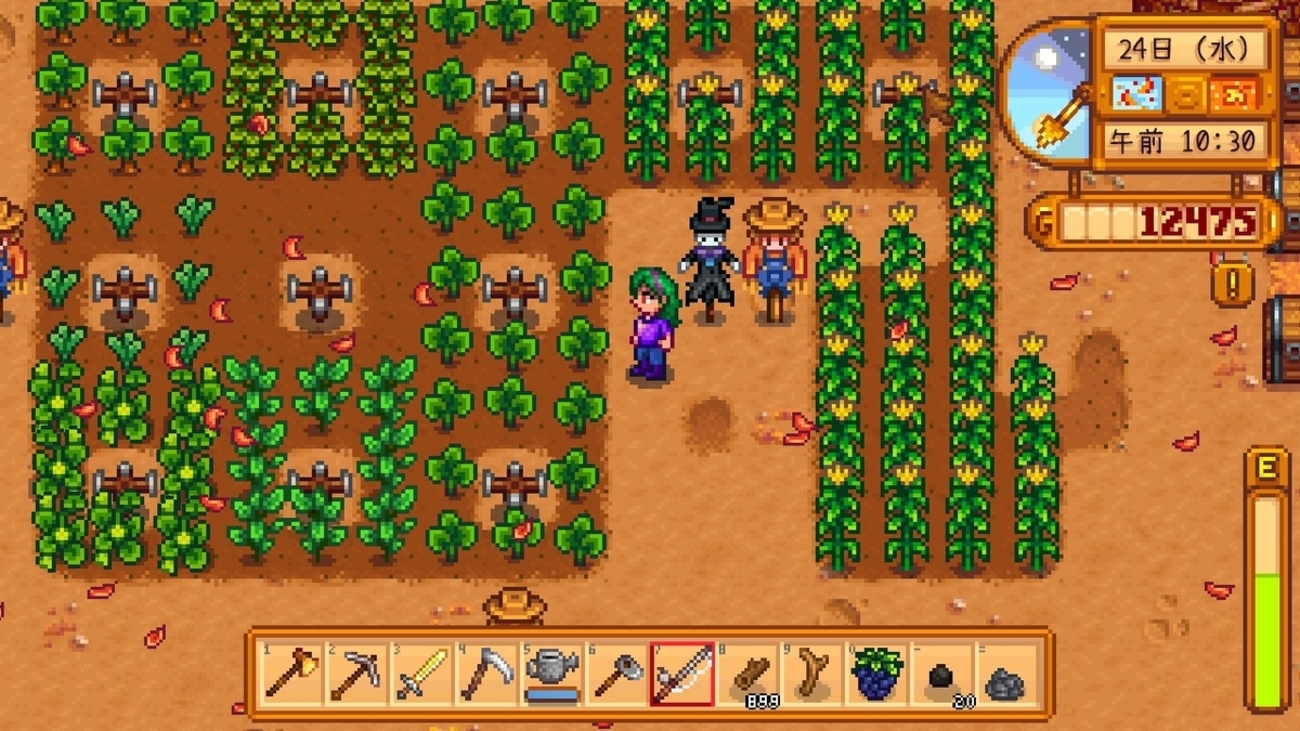Equip the pickaxe from the toolbar

[356, 674]
